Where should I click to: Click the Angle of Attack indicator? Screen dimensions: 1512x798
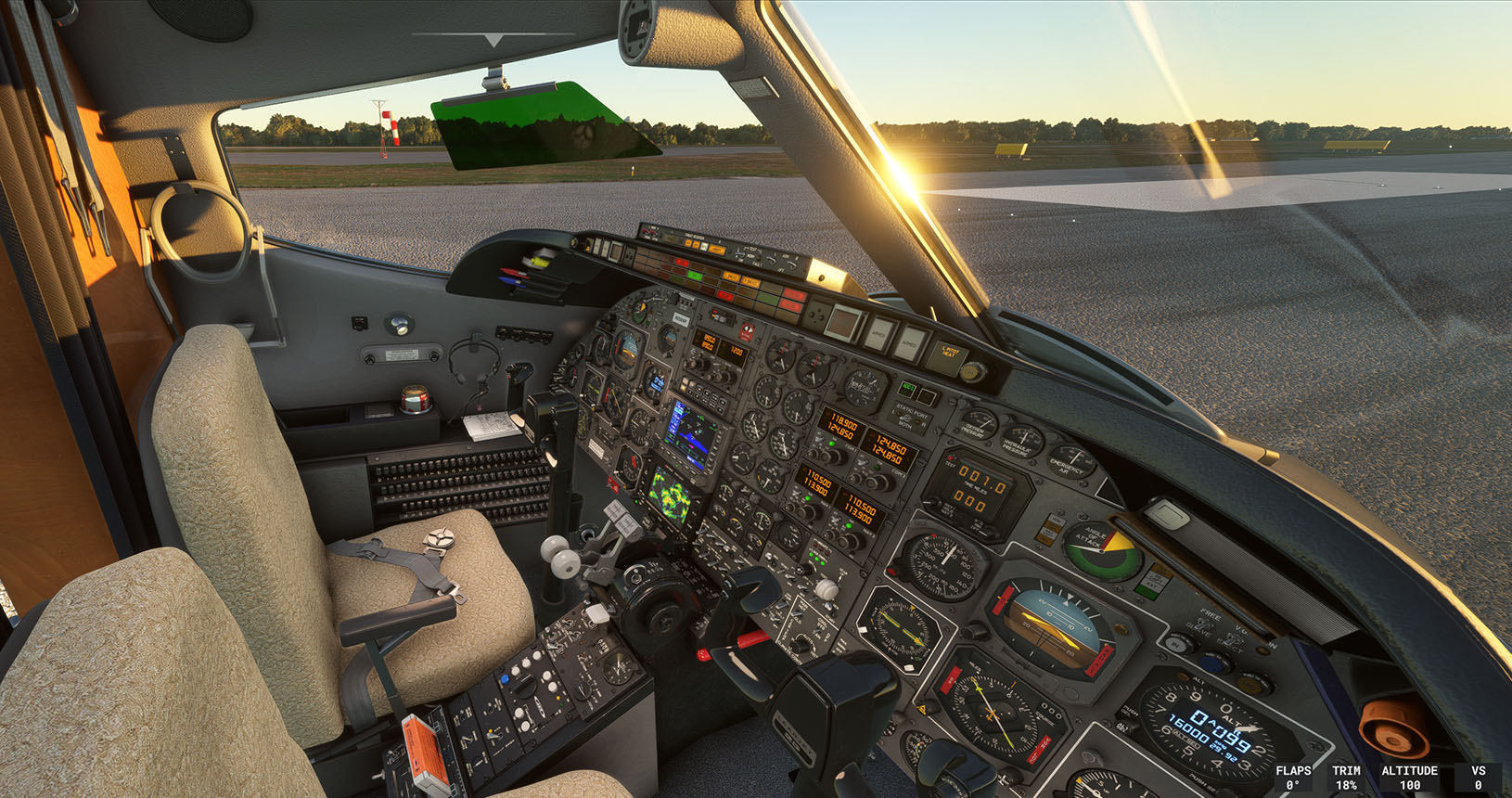coord(1099,552)
